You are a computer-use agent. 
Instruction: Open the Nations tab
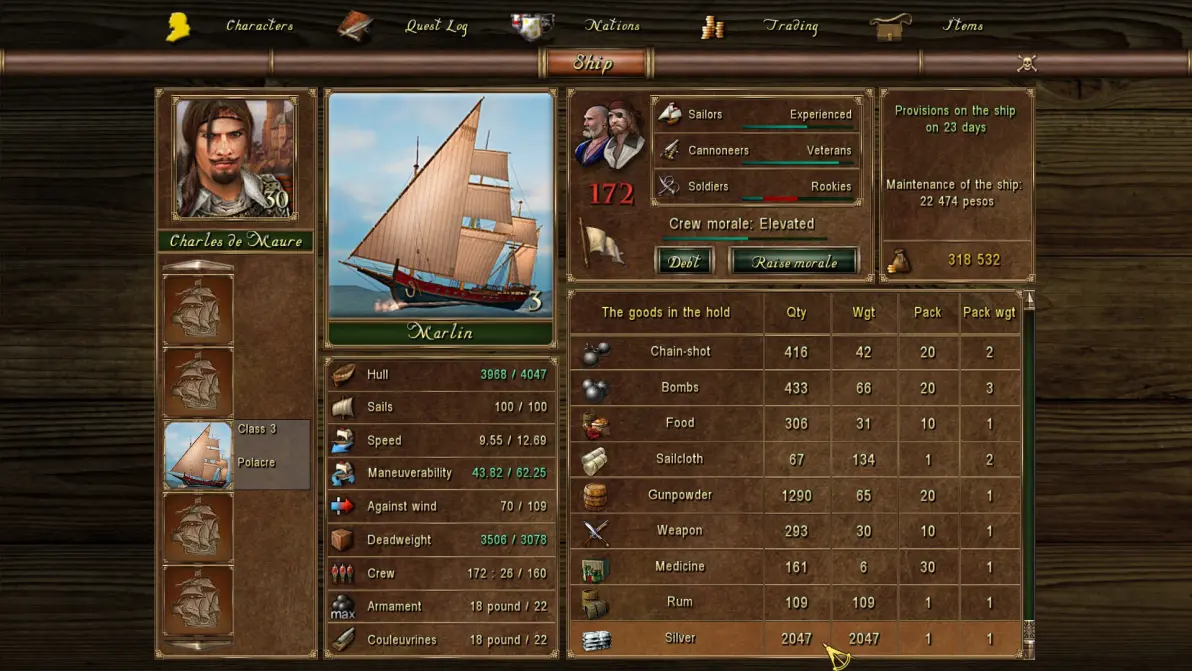[x=612, y=26]
